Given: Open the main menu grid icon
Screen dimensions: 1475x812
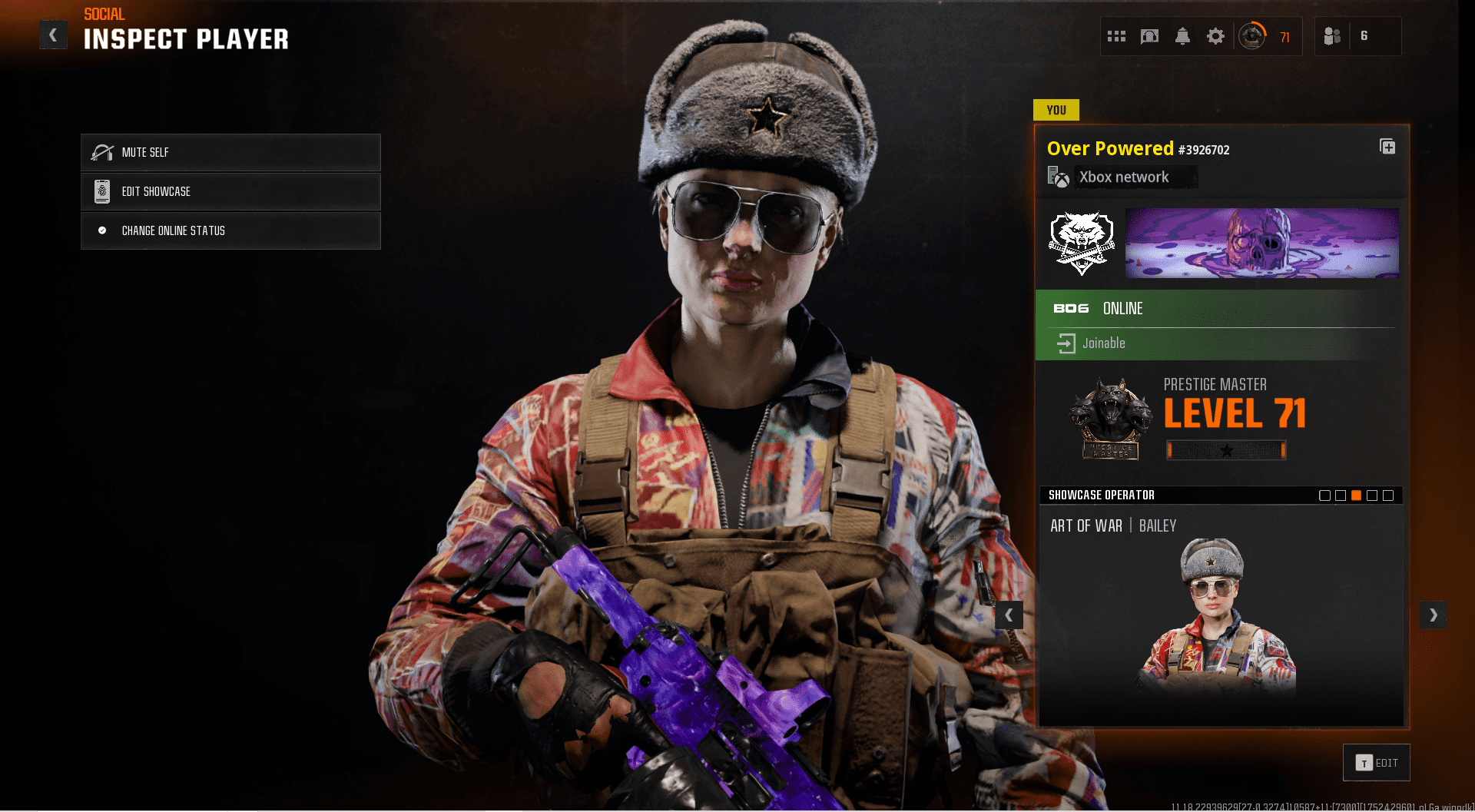Looking at the screenshot, I should click(x=1116, y=35).
